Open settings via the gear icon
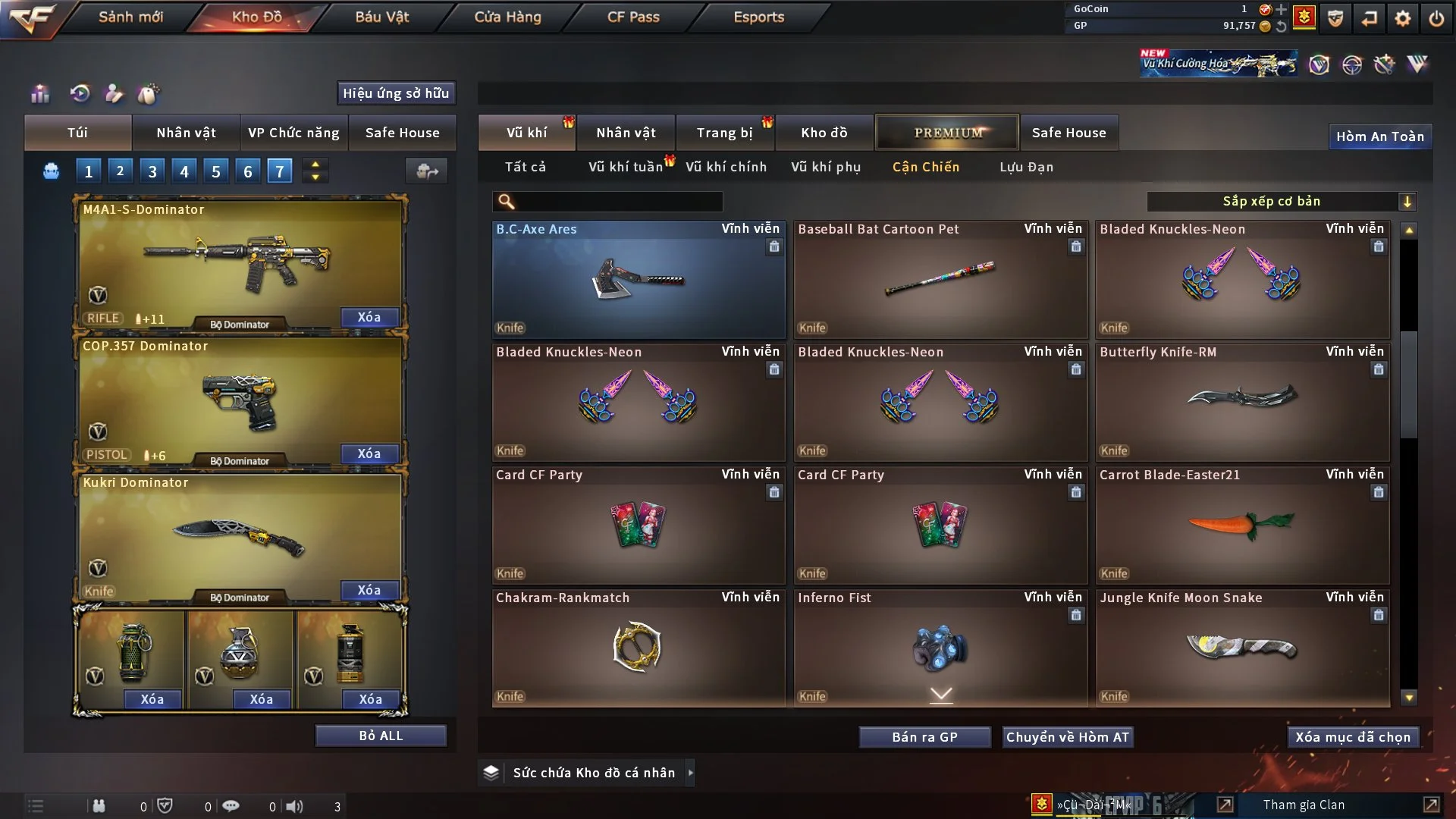Screen dimensions: 1456x819 pos(1402,18)
